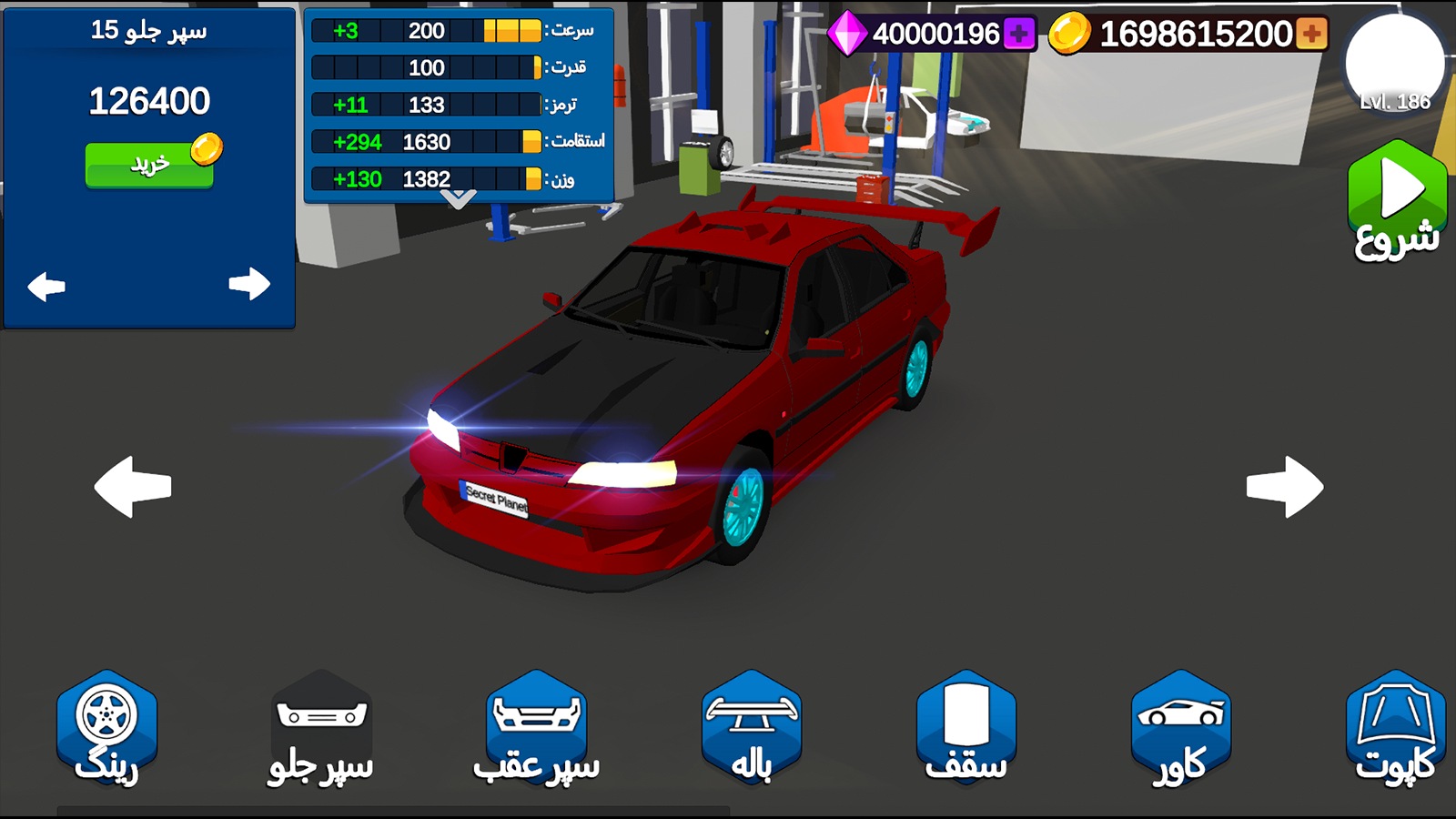Tap the orange plus to buy coins
This screenshot has height=819, width=1456.
click(1310, 35)
